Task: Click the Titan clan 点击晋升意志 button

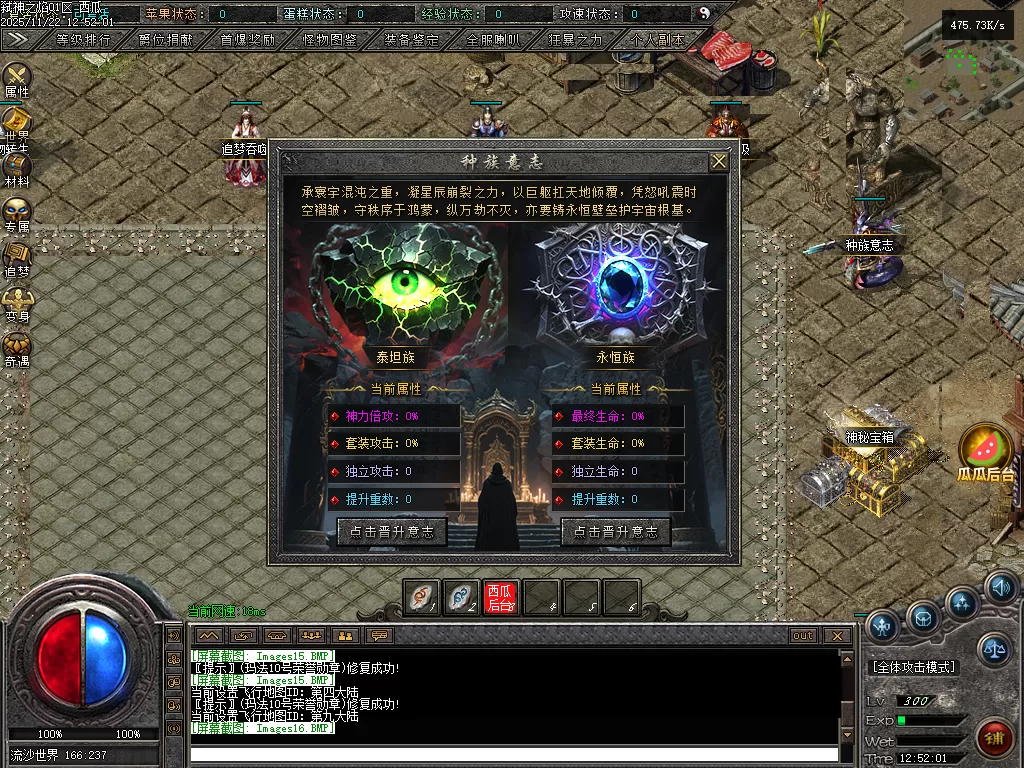Action: (392, 532)
